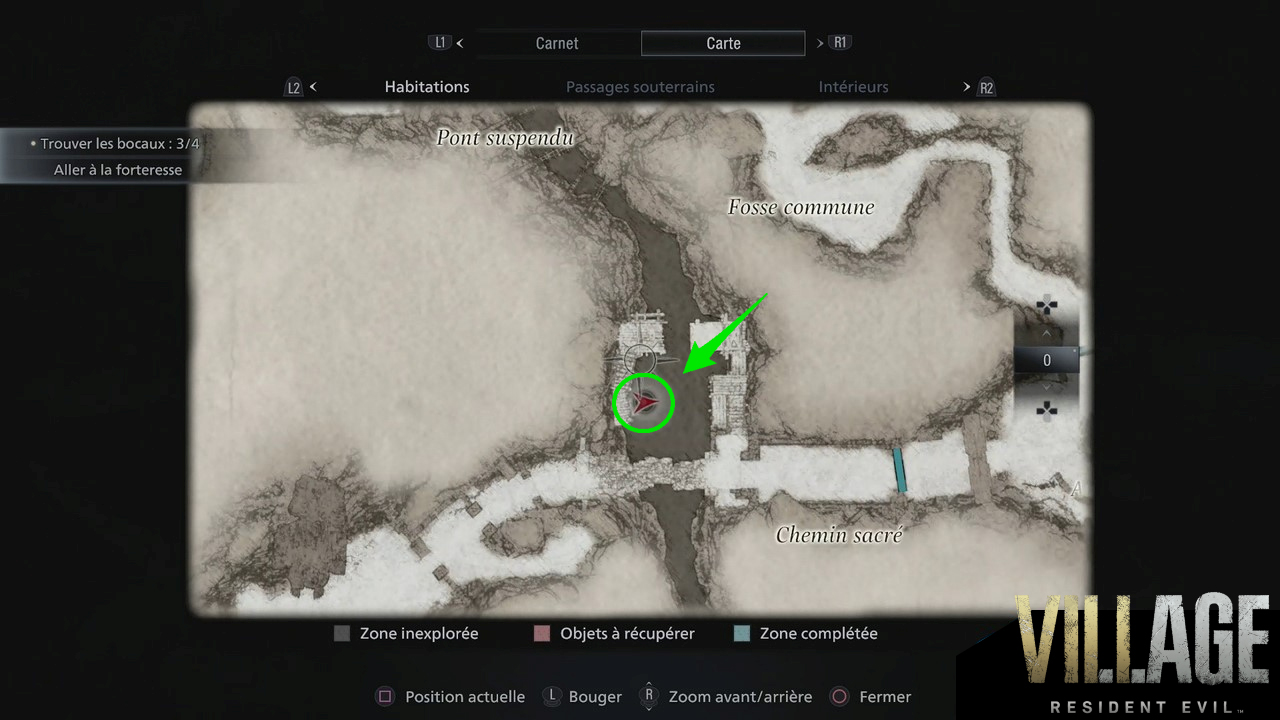Open the Passages souterrains map

pyautogui.click(x=640, y=87)
